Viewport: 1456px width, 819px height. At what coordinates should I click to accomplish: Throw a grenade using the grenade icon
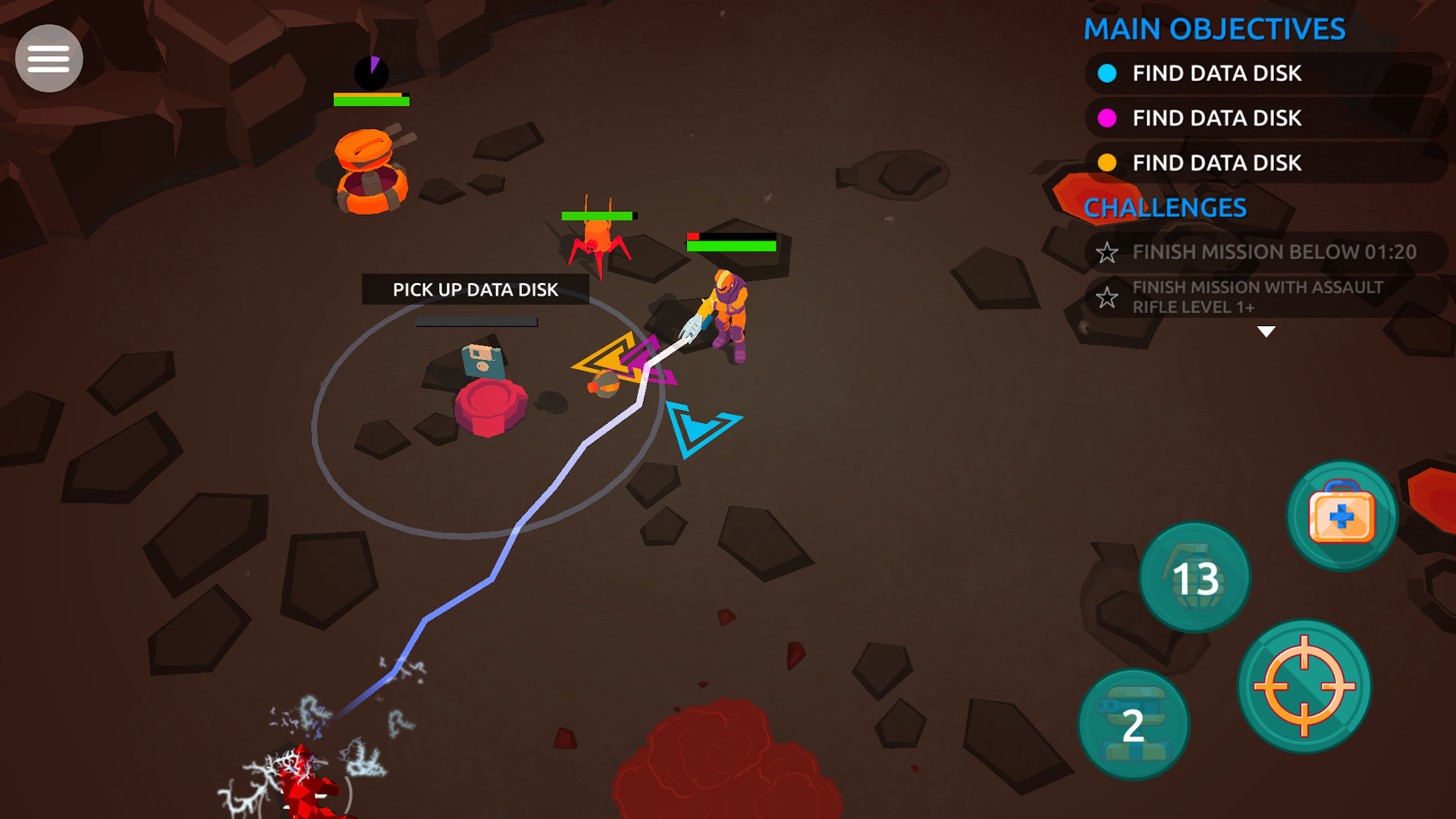click(x=1195, y=576)
